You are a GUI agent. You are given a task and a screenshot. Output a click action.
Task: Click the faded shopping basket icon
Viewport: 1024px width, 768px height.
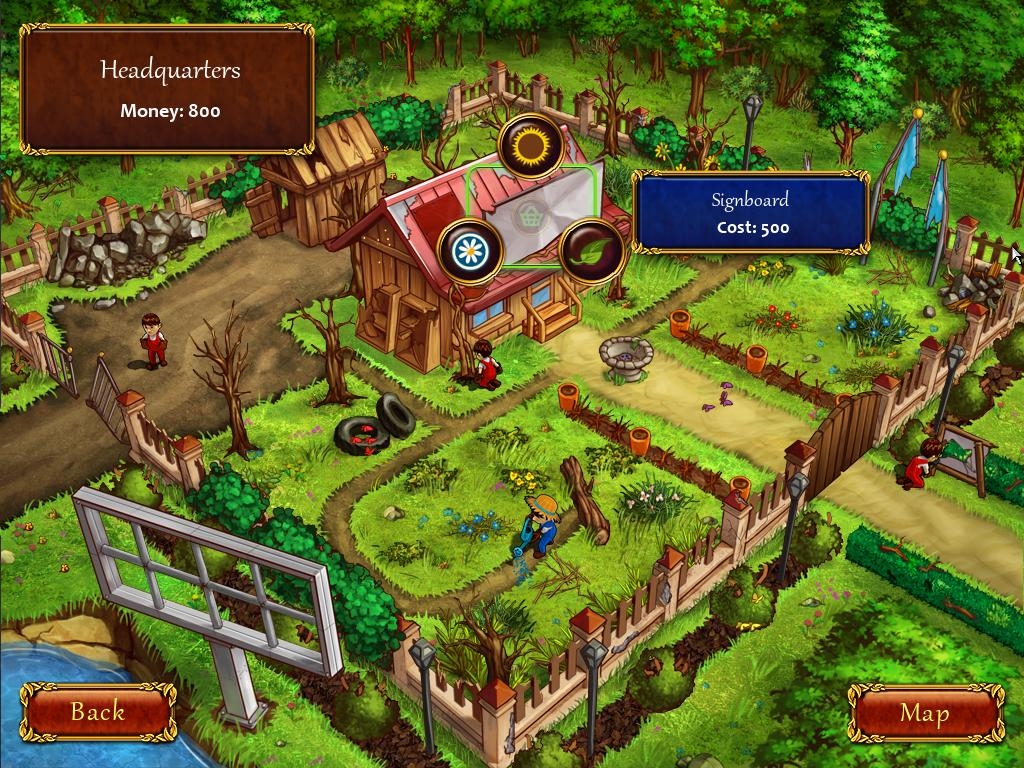coord(529,214)
